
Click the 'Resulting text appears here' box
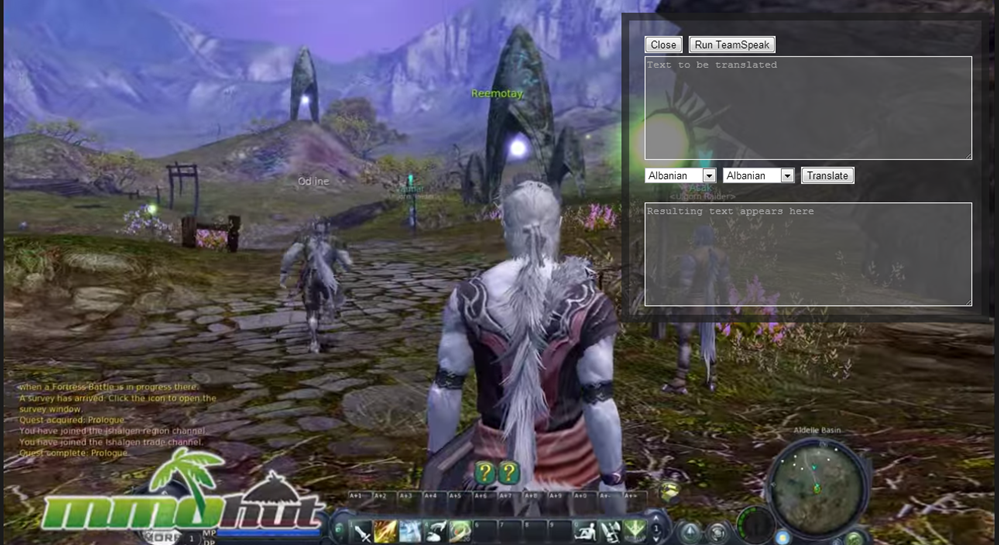click(808, 254)
